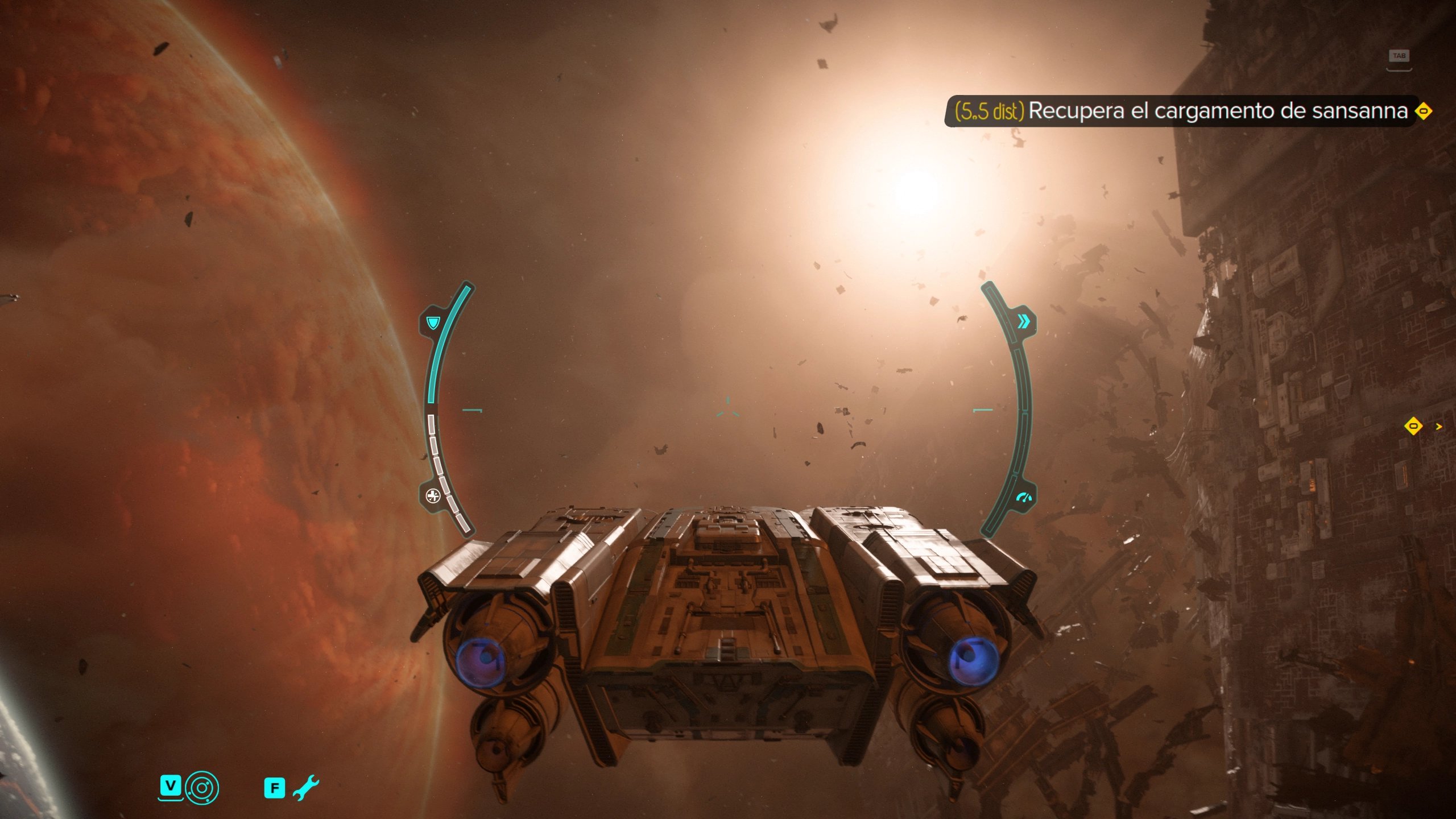The height and width of the screenshot is (819, 1456).
Task: Select the hull integrity icon on the left gauge
Action: pyautogui.click(x=433, y=496)
